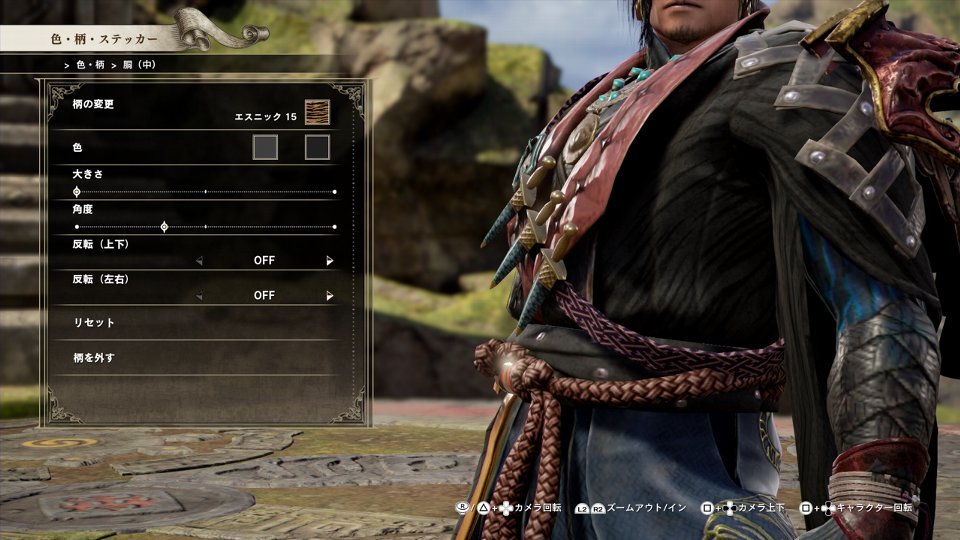Image resolution: width=960 pixels, height=540 pixels.
Task: Click the left arrow for 反転（上下）
Action: [198, 261]
